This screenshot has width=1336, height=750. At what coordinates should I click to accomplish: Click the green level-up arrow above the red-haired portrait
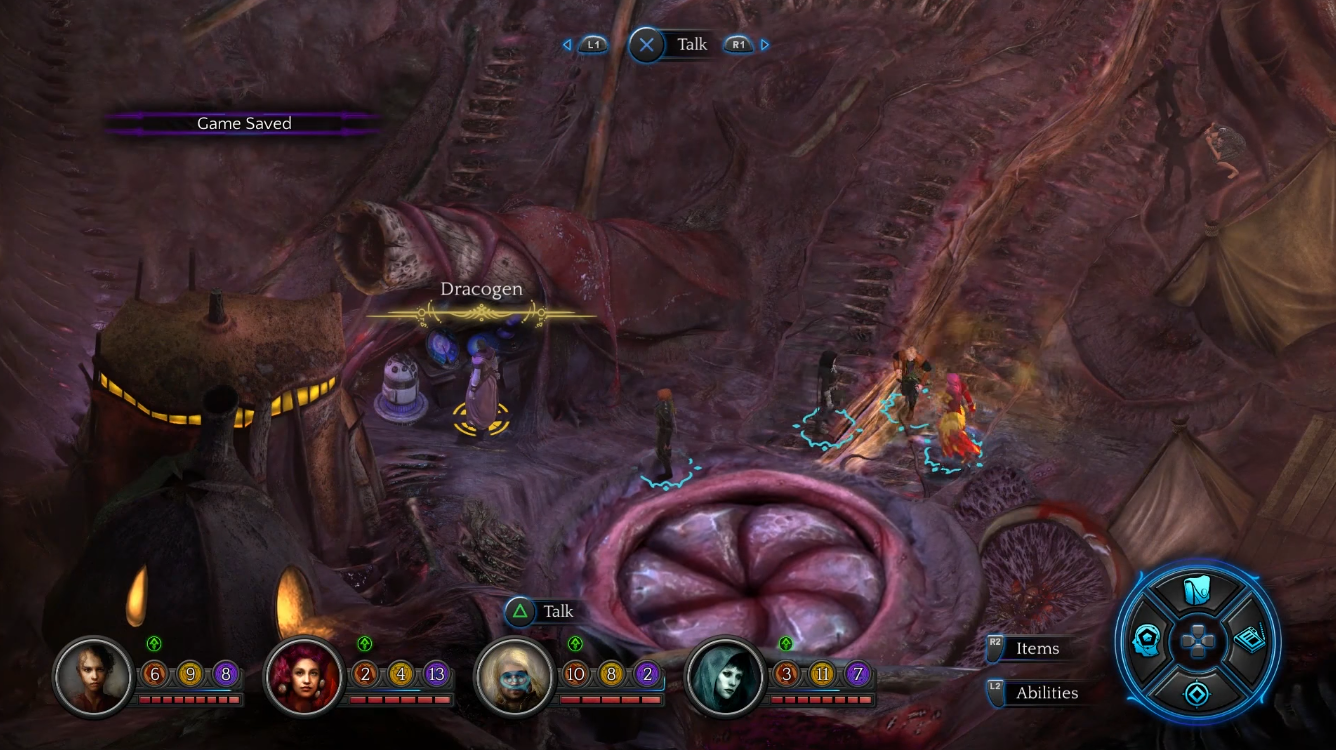[364, 643]
